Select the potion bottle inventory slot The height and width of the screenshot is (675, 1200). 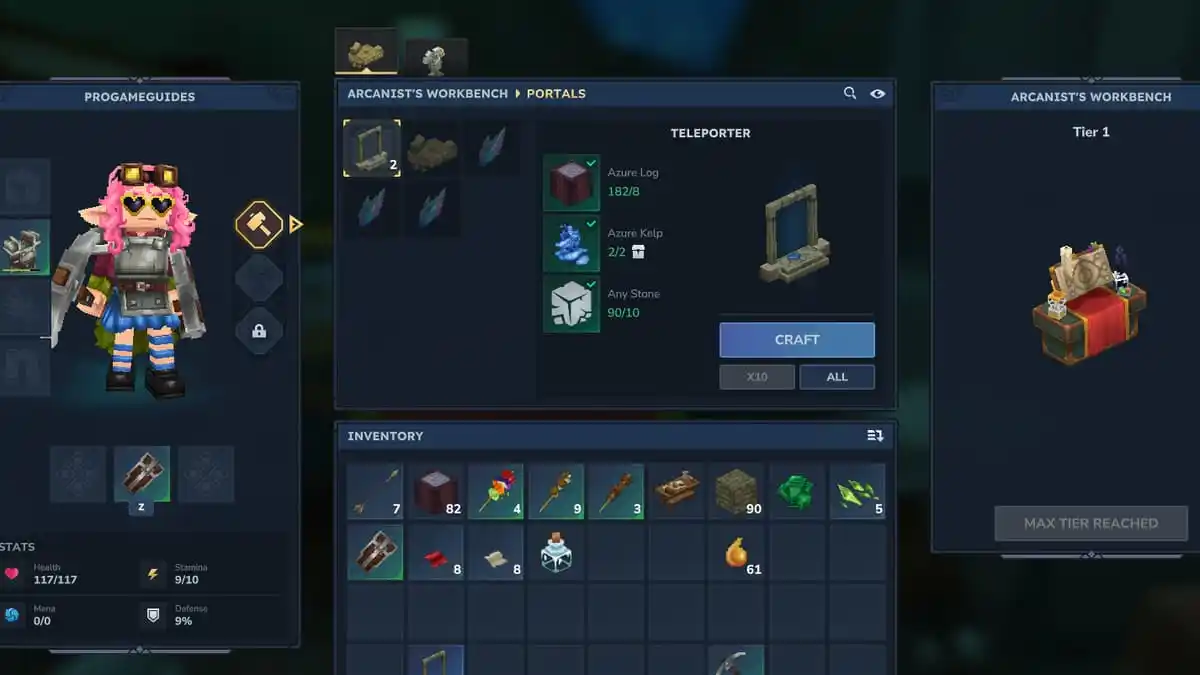[x=556, y=552]
